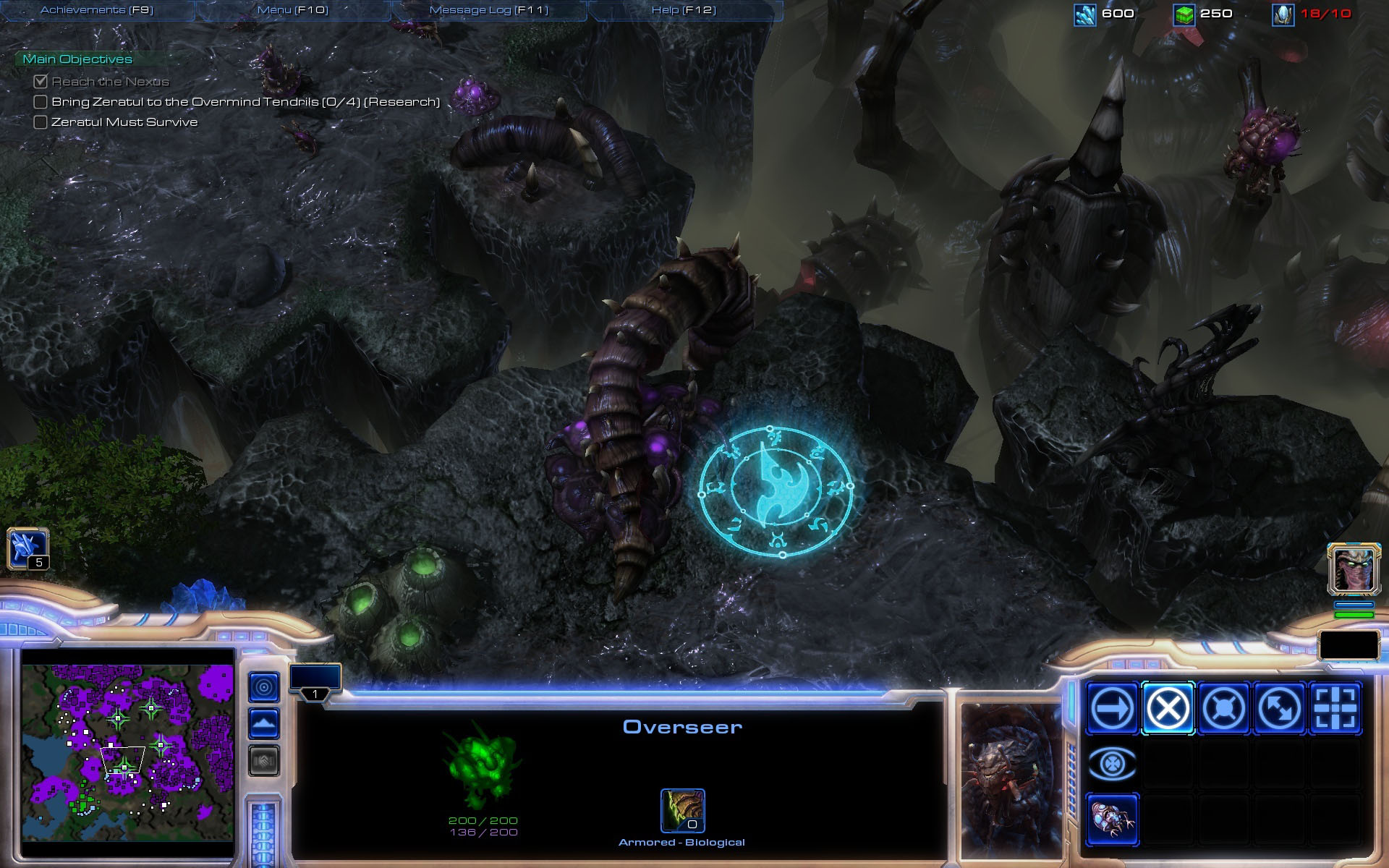Select control group 1 tab
This screenshot has width=1389, height=868.
tap(315, 681)
